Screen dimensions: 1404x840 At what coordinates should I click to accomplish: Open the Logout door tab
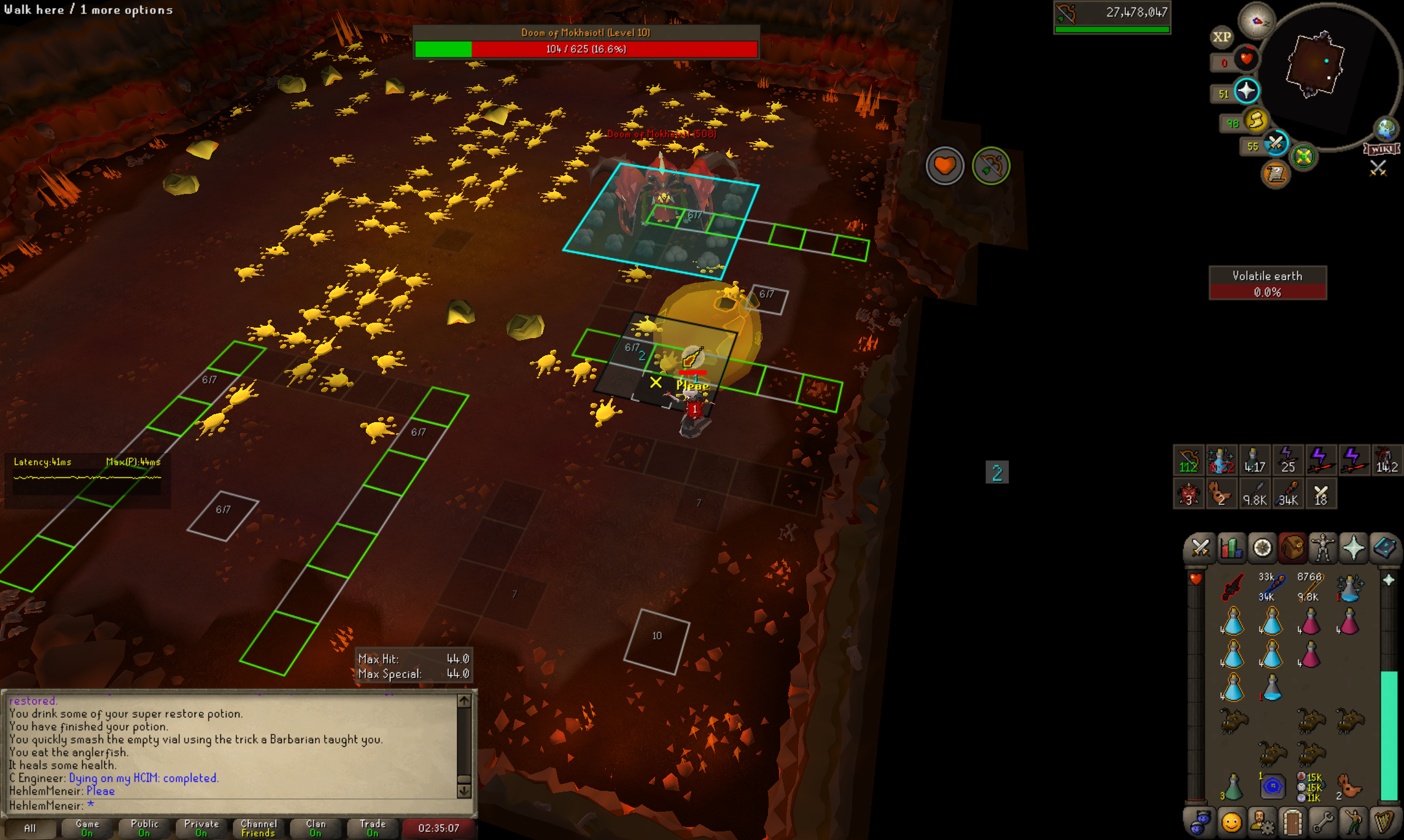[x=1292, y=822]
